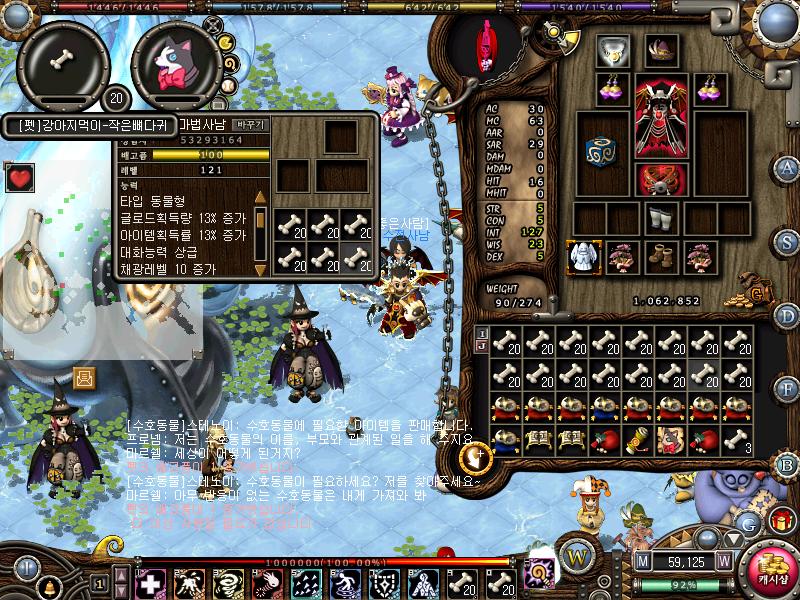Screen dimensions: 800x600
Task: Select the red heart icon
Action: [18, 178]
